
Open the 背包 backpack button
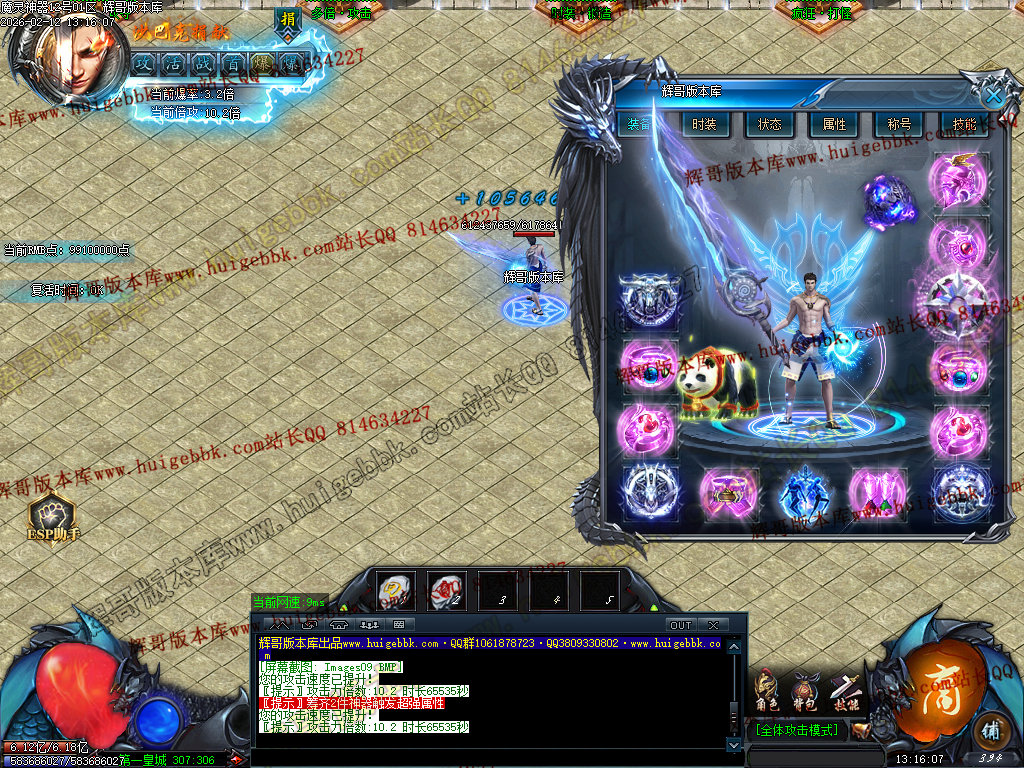pos(804,691)
